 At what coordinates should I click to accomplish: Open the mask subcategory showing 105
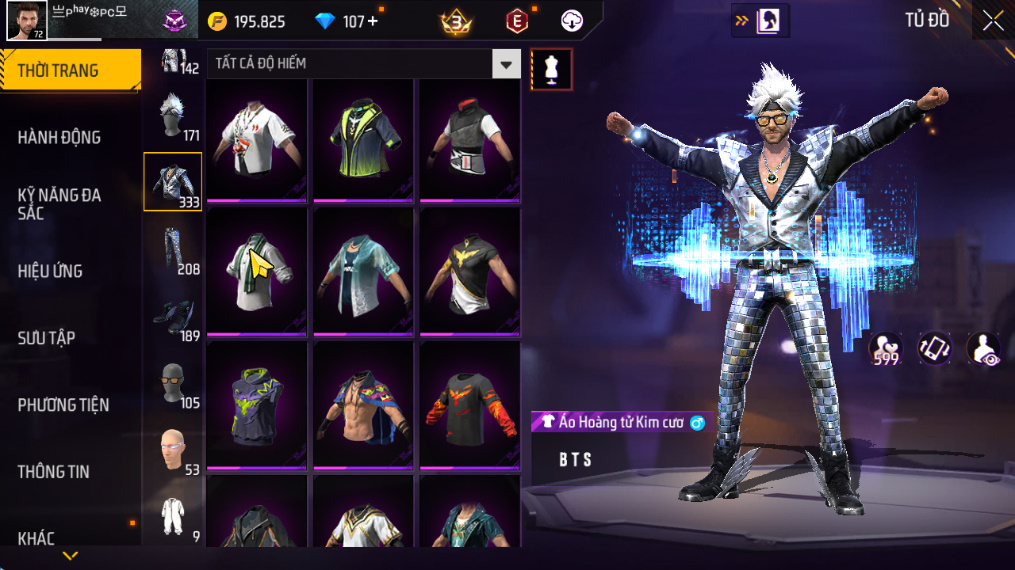point(173,383)
